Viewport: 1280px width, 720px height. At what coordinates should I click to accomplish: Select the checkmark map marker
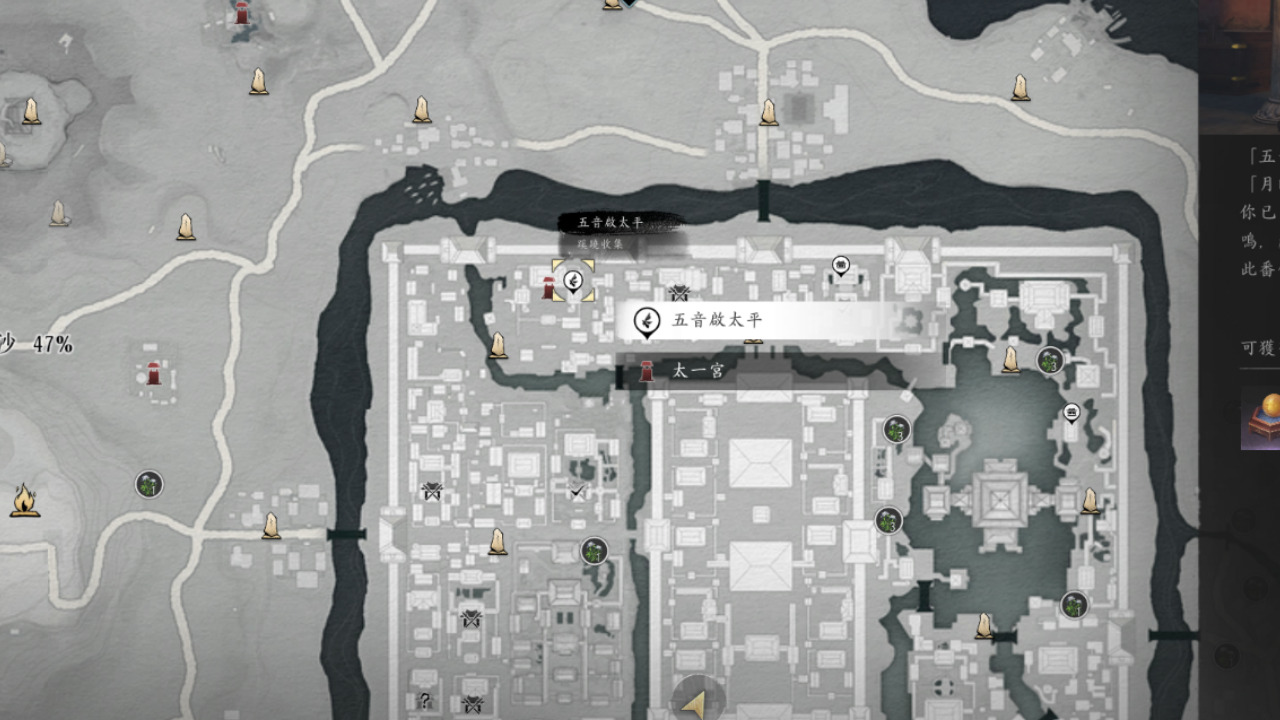tap(577, 491)
